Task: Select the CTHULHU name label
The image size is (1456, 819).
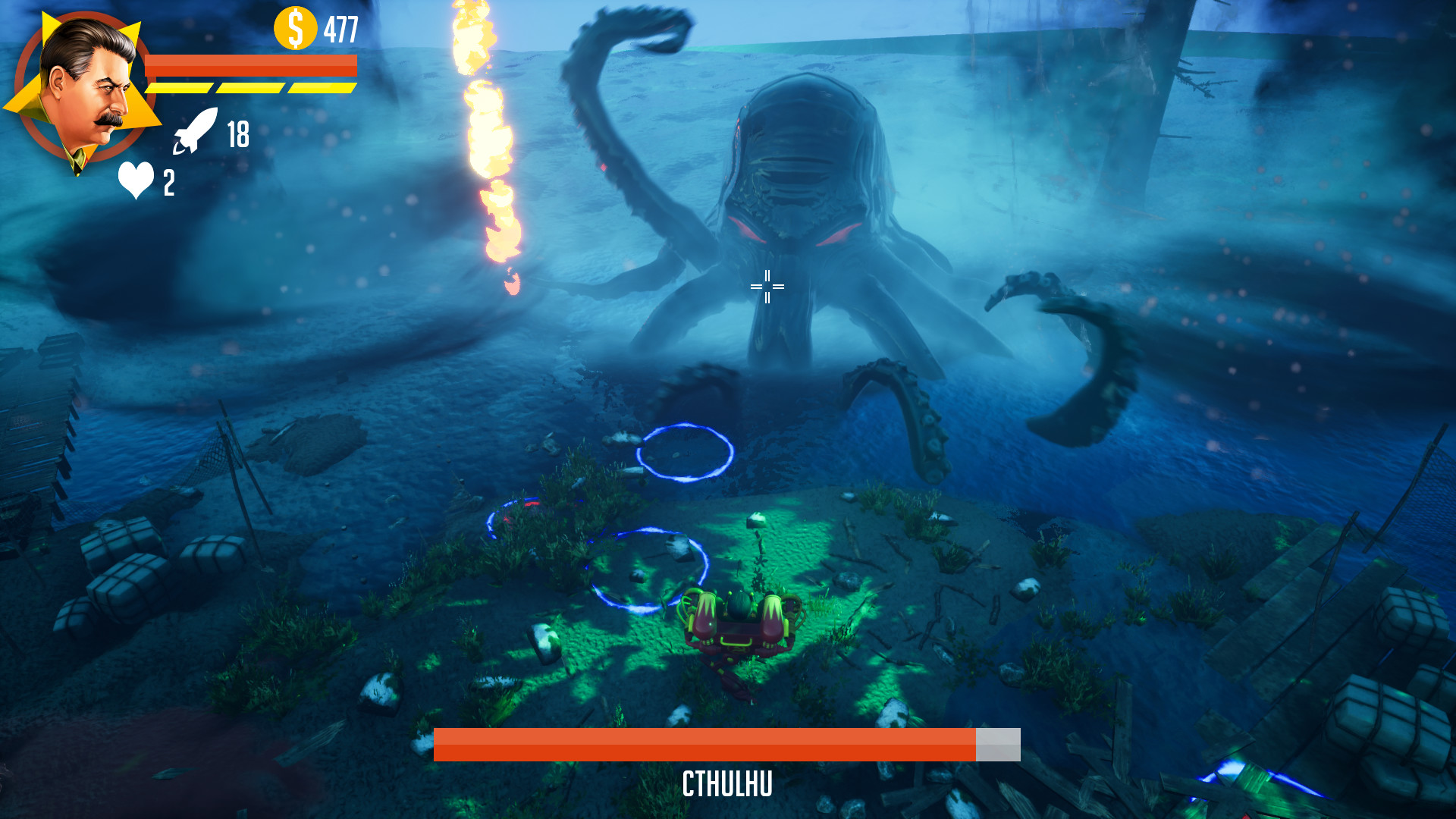Action: point(726,785)
